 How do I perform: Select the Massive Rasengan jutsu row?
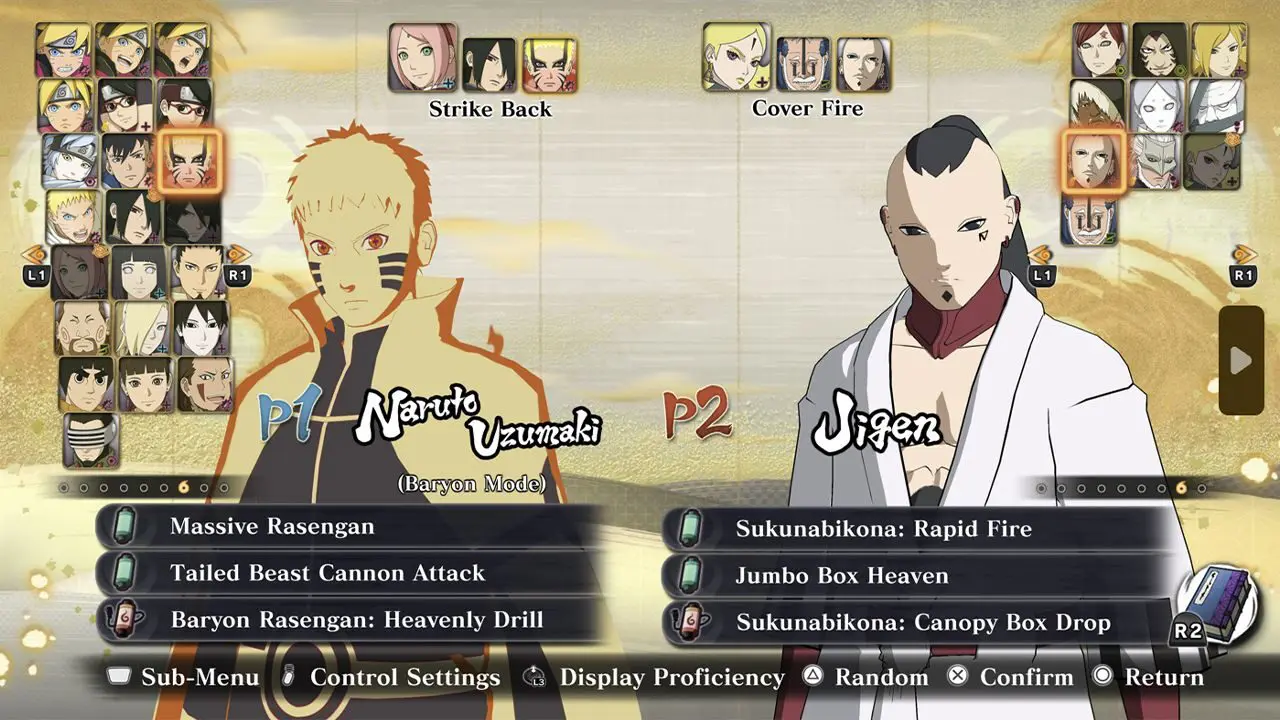pos(350,526)
